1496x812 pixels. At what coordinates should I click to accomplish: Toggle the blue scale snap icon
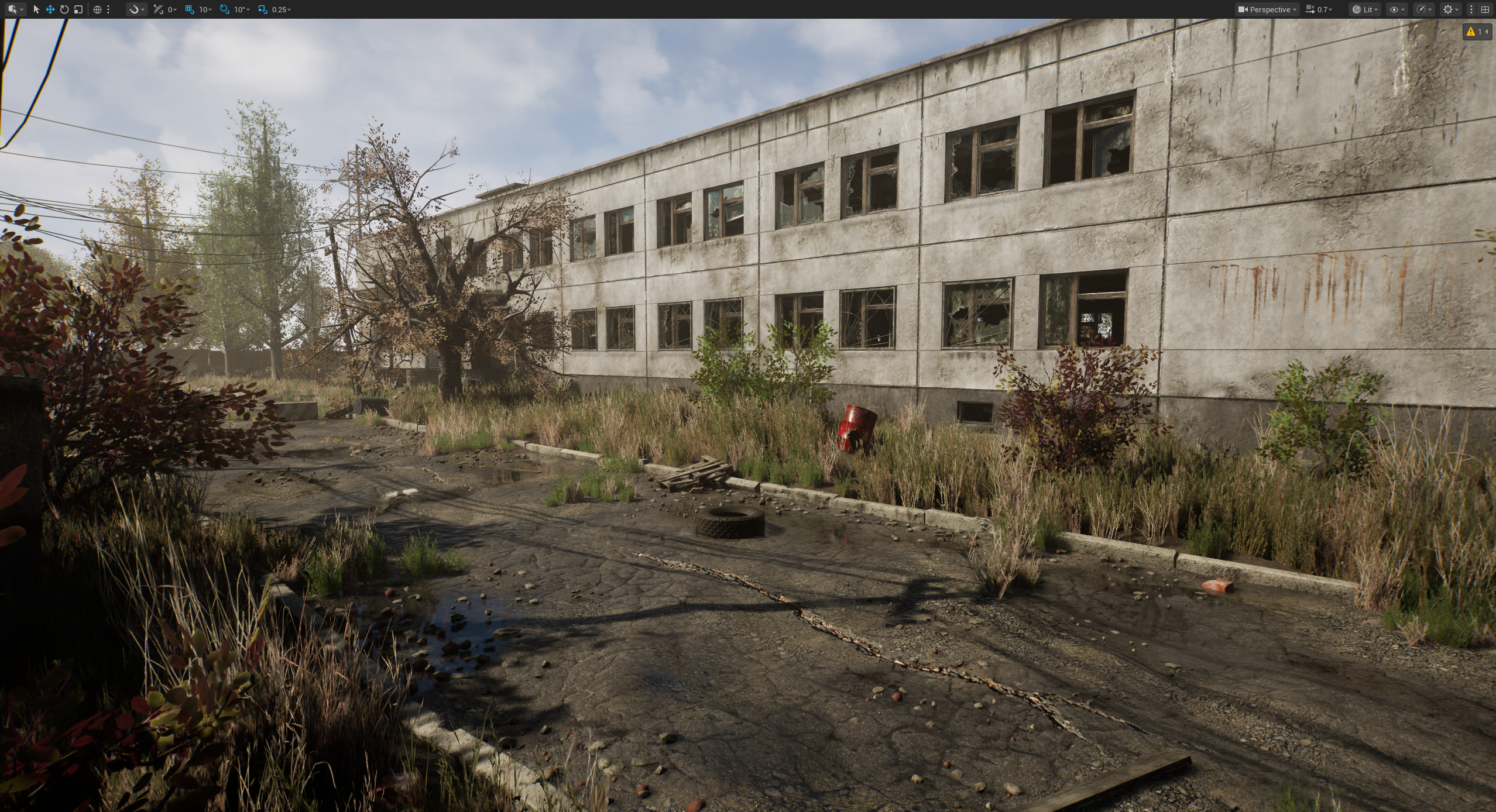tap(262, 9)
